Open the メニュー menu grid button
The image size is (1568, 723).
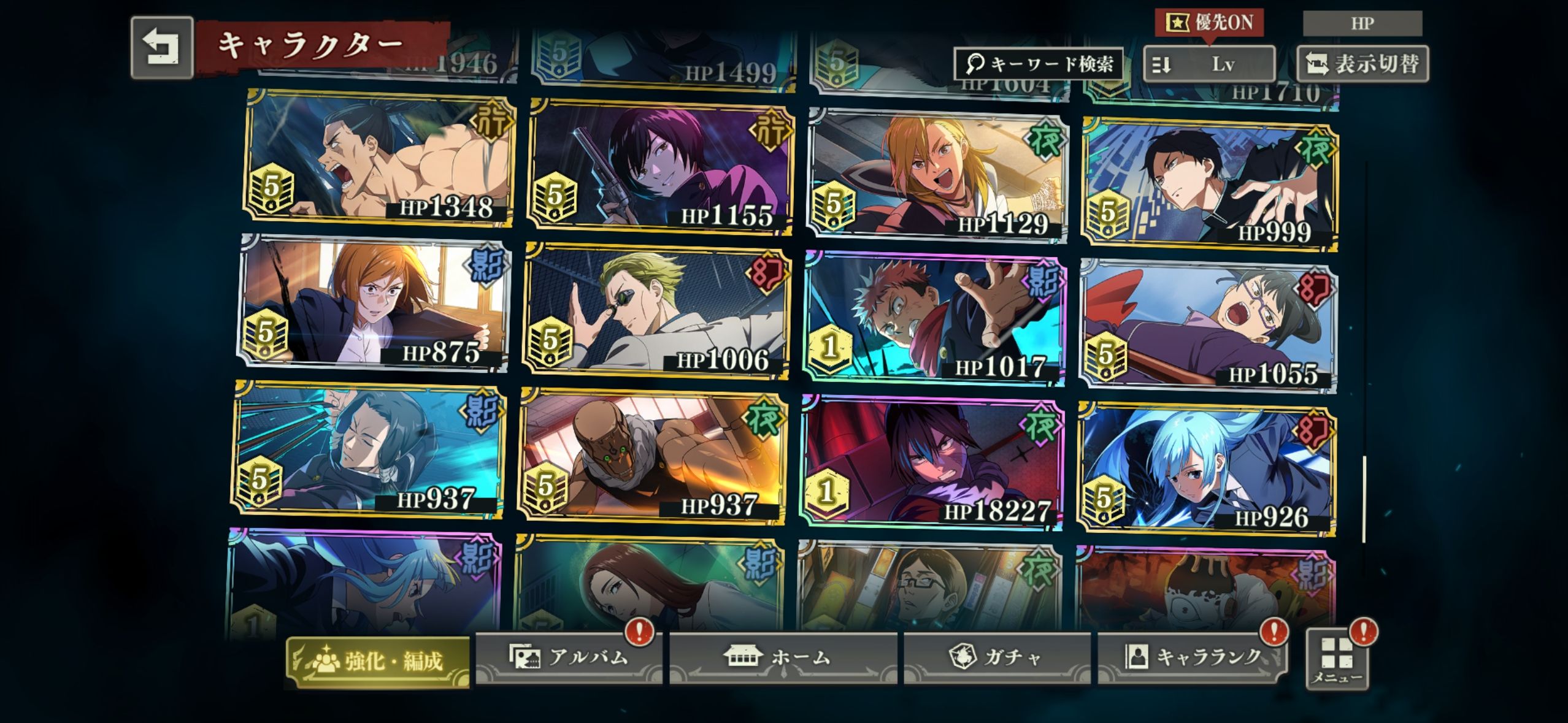coord(1337,660)
